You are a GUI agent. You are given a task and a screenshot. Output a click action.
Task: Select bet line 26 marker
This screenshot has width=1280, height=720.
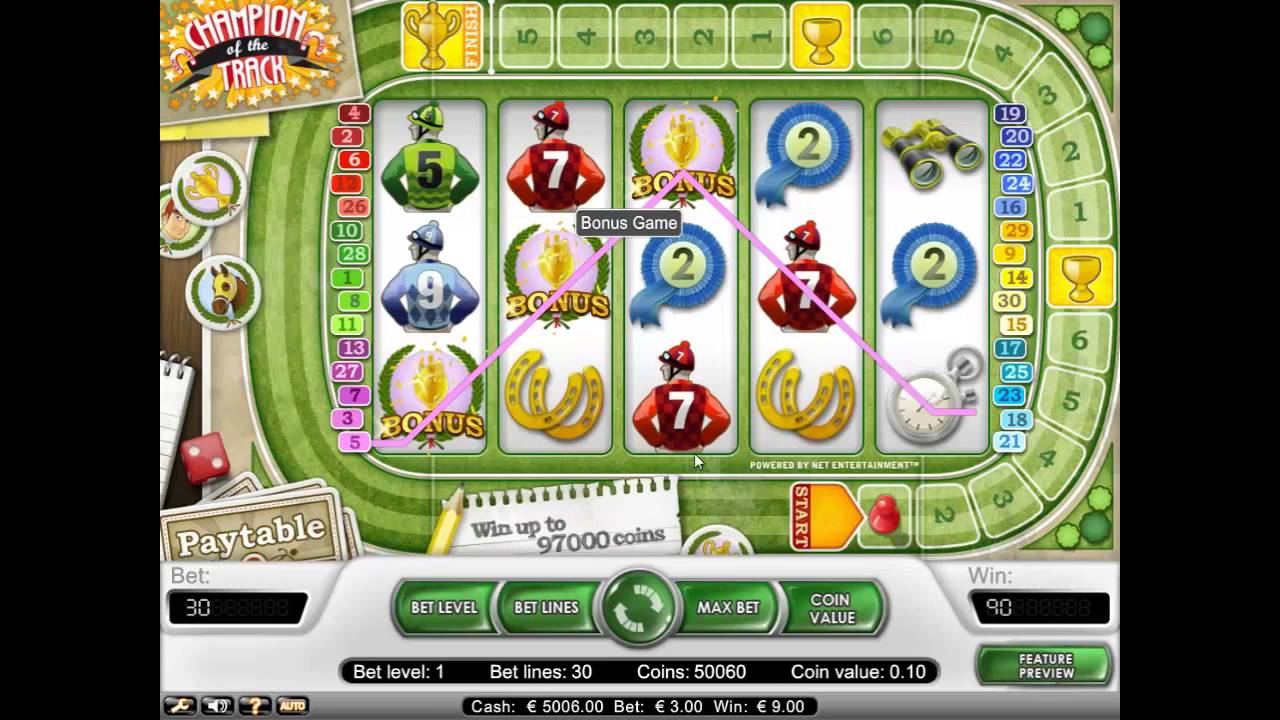tap(353, 207)
